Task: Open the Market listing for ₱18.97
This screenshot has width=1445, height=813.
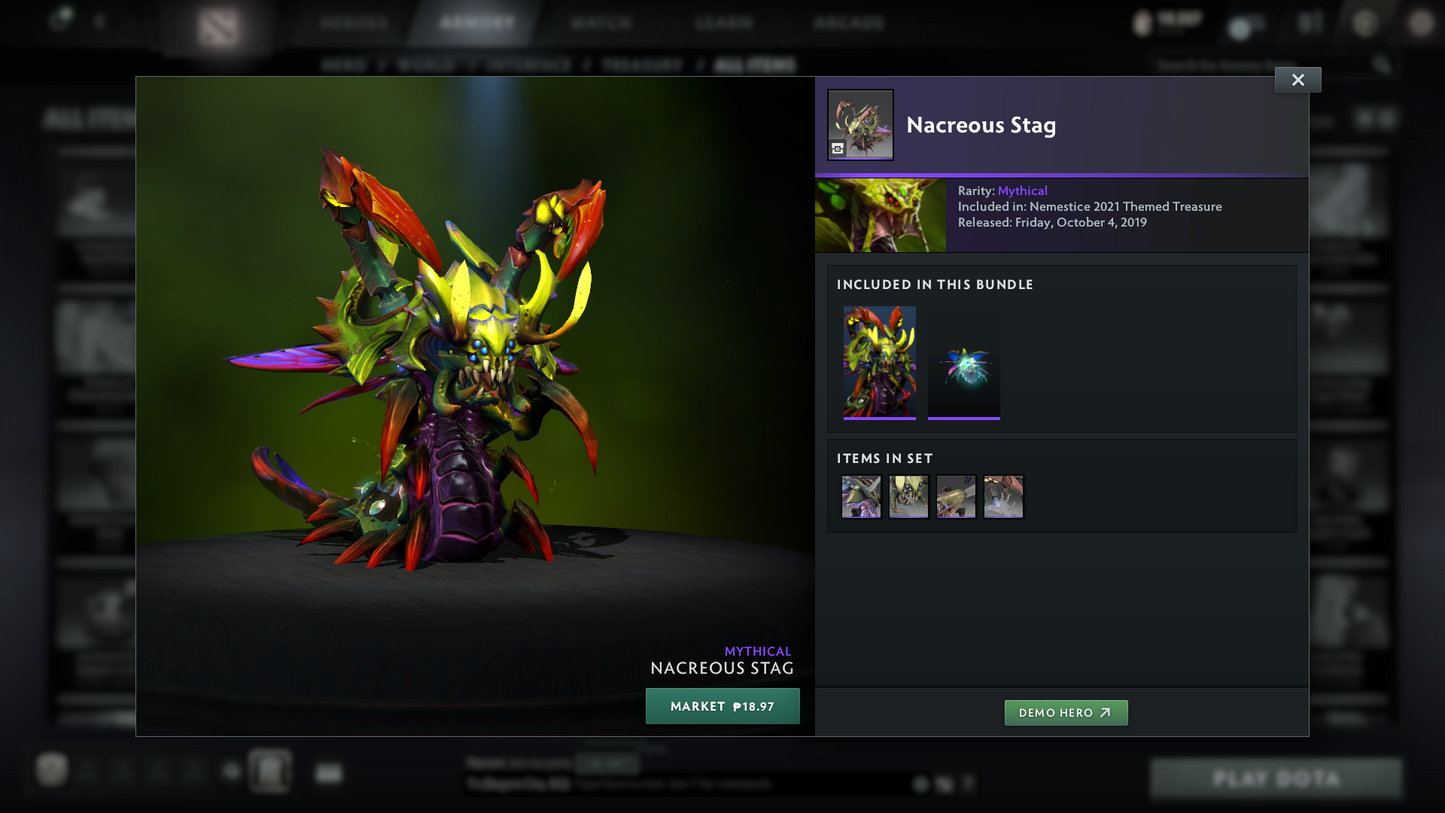Action: click(x=722, y=706)
